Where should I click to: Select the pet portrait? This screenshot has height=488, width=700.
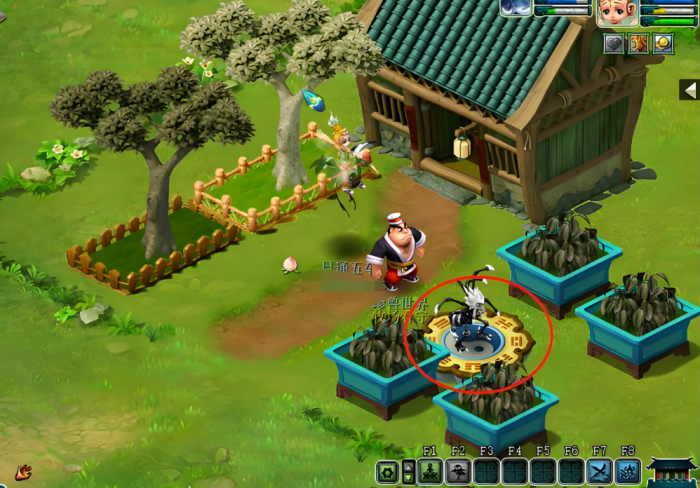(517, 8)
